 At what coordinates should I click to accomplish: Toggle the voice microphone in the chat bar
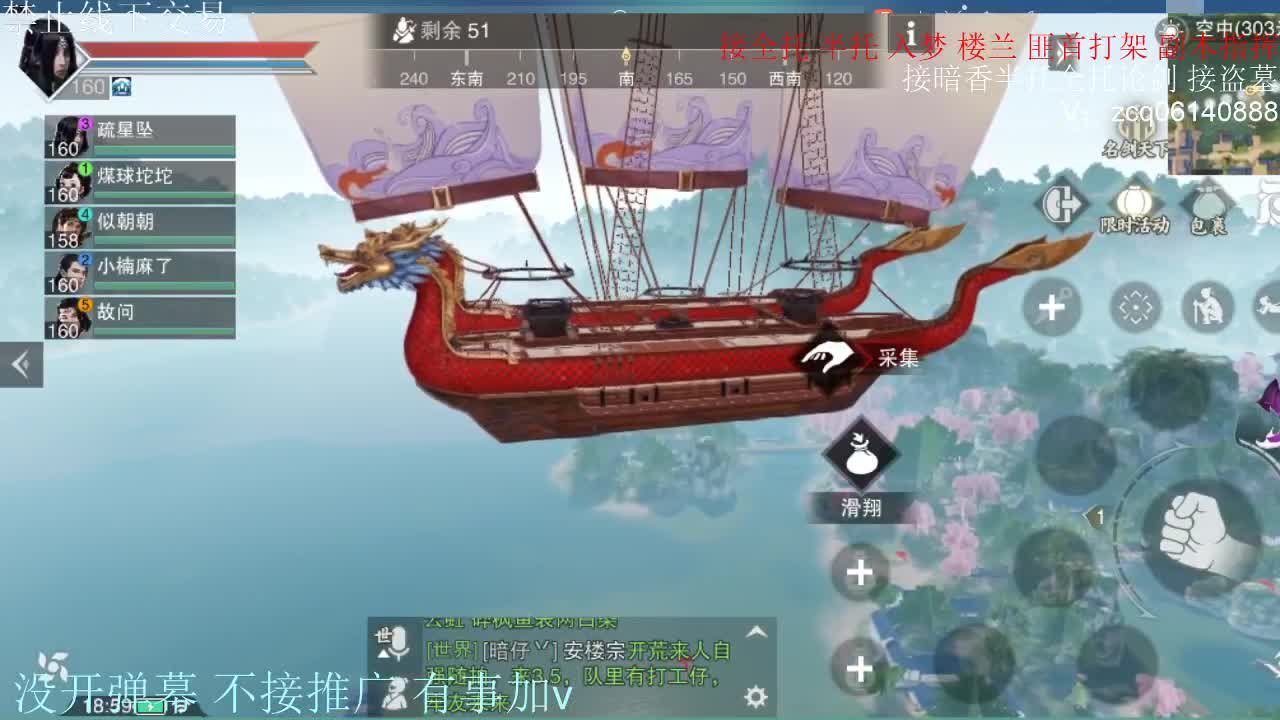[400, 642]
